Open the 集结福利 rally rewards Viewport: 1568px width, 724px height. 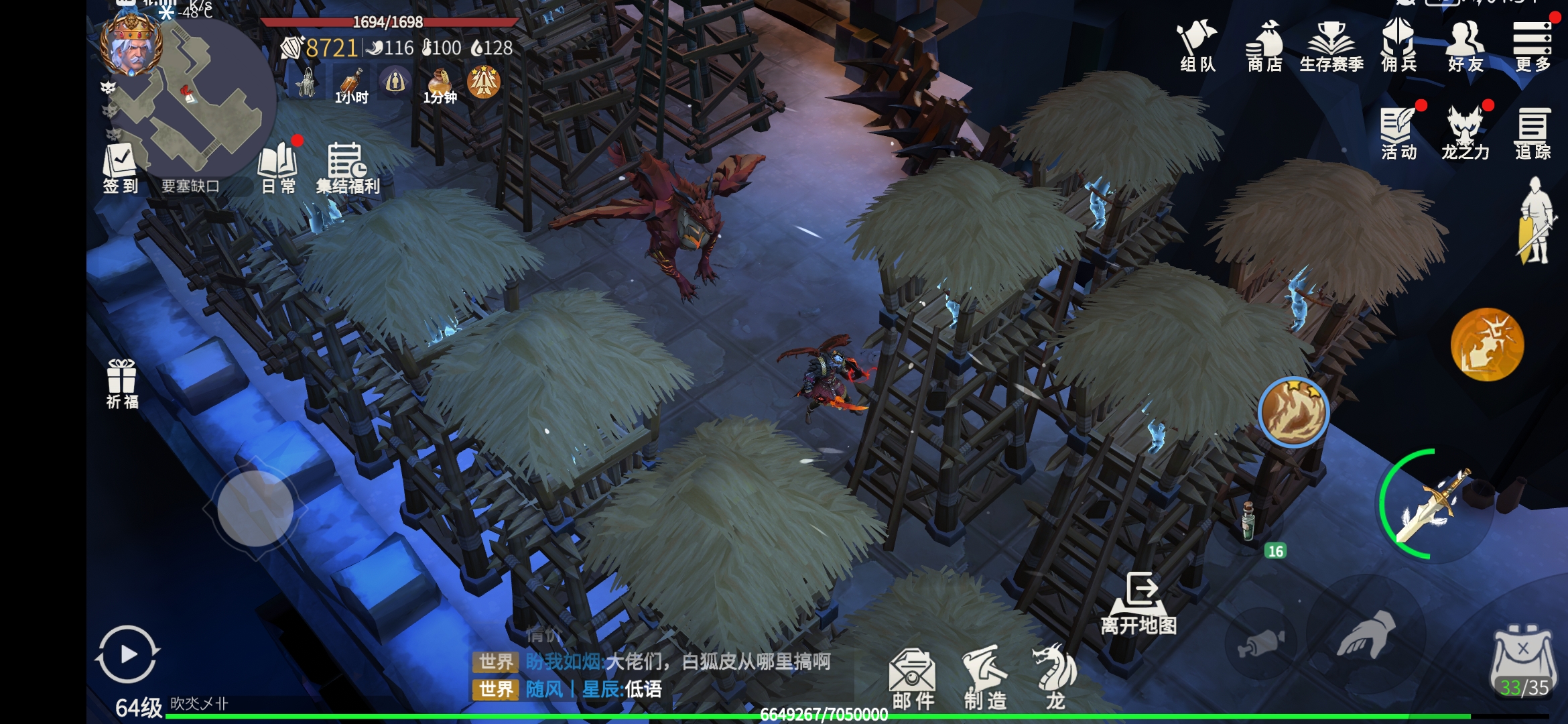pos(347,168)
